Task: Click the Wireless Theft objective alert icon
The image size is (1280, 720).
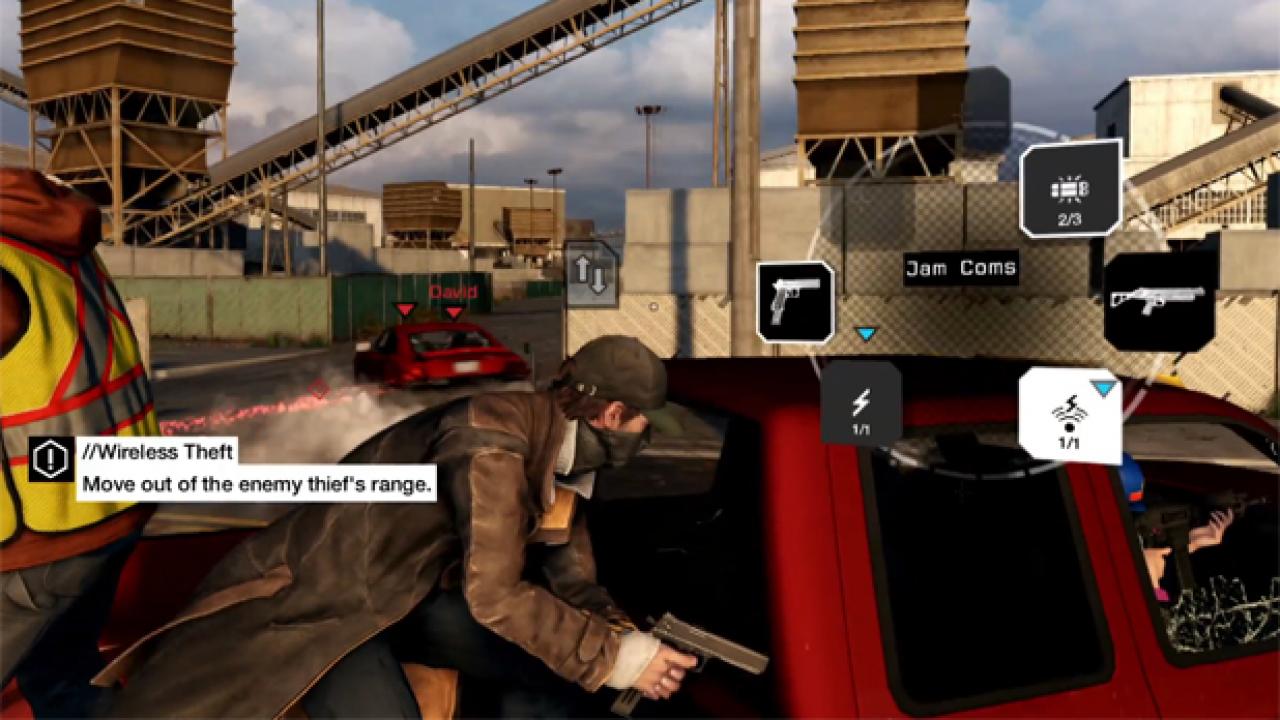Action: tap(50, 459)
